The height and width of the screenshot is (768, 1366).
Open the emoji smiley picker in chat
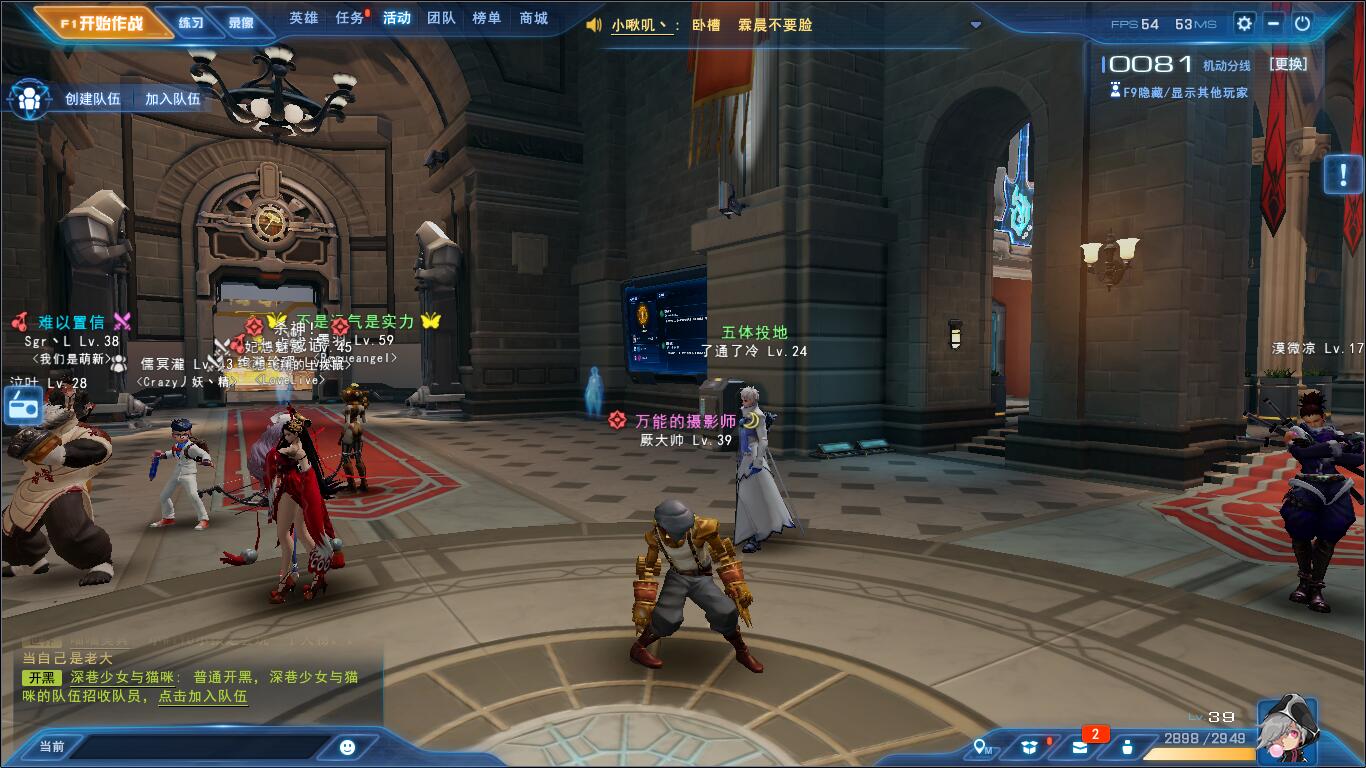pyautogui.click(x=347, y=746)
